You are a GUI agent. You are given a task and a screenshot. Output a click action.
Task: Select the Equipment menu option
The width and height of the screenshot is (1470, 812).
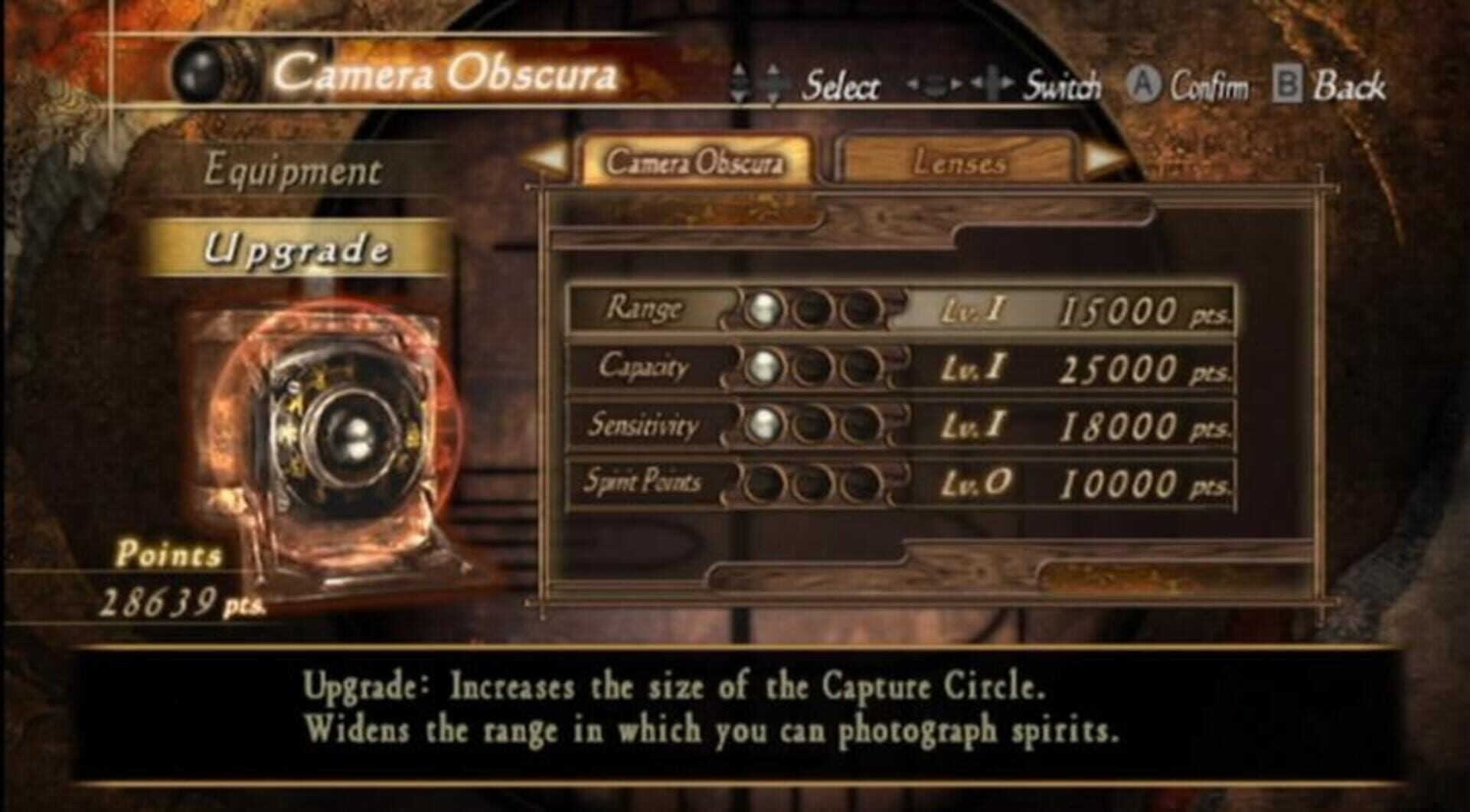coord(293,170)
